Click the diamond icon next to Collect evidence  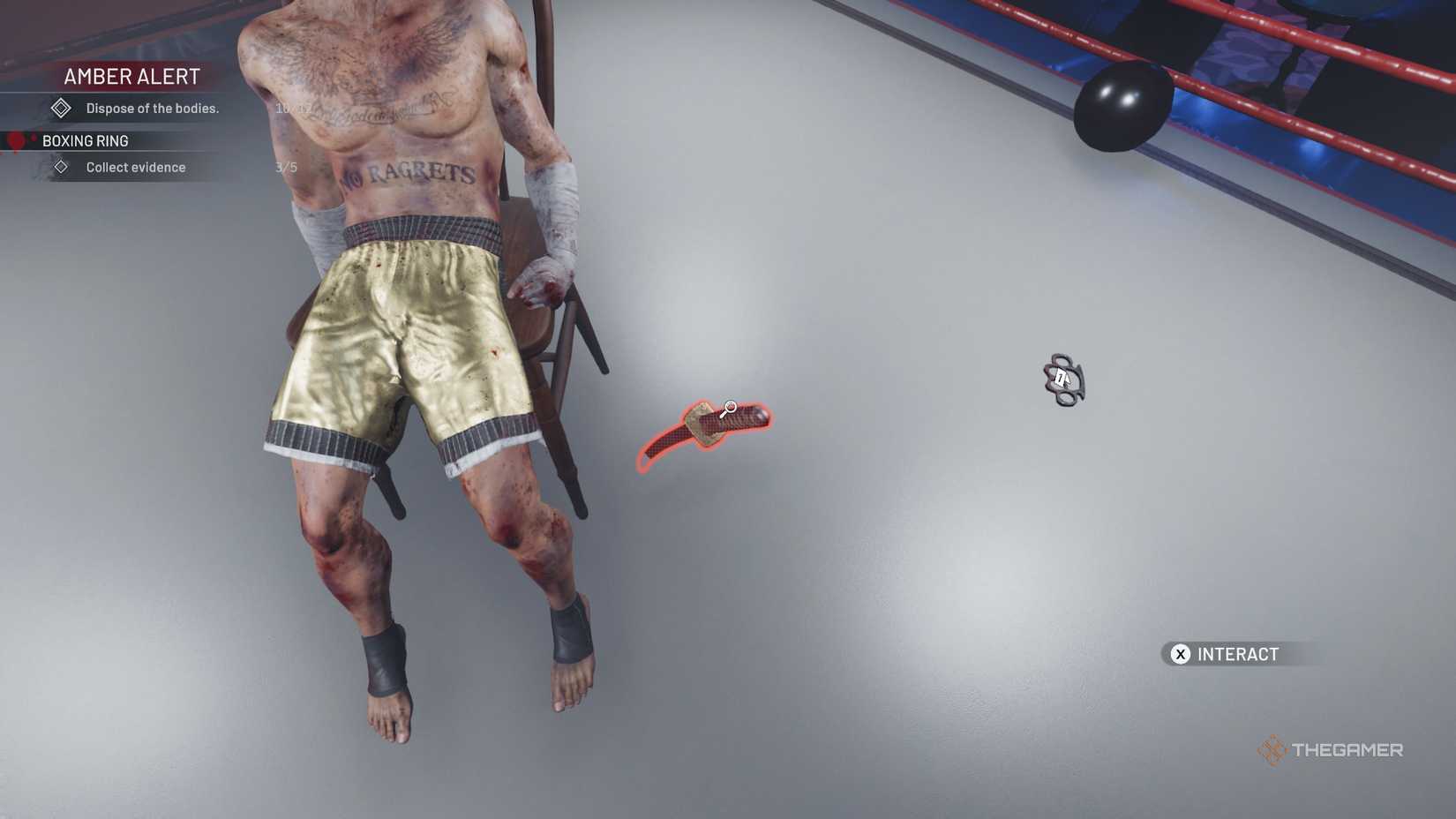[x=61, y=166]
